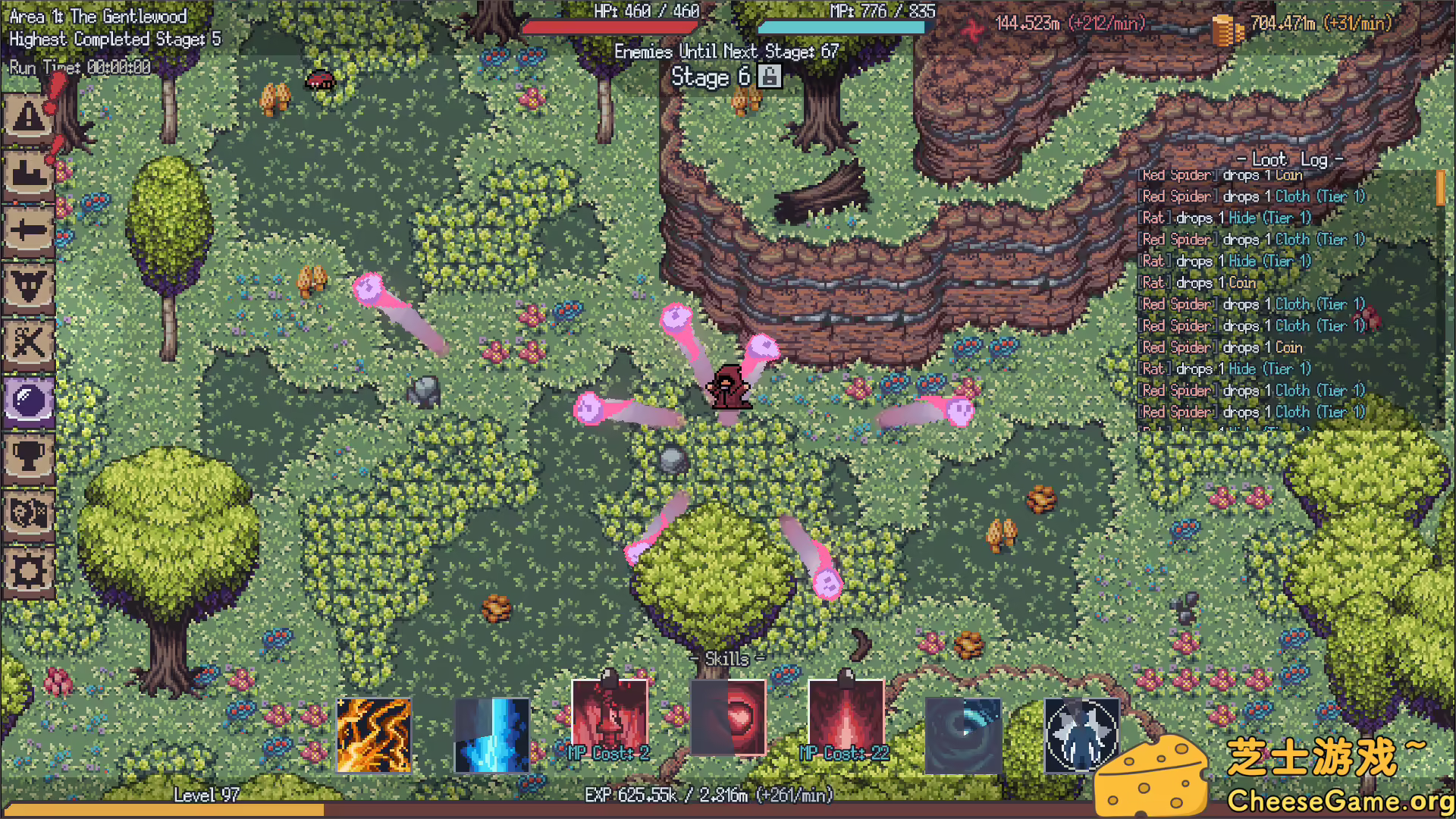
Task: Select the lightning skill in the Skills bar
Action: coord(375,734)
